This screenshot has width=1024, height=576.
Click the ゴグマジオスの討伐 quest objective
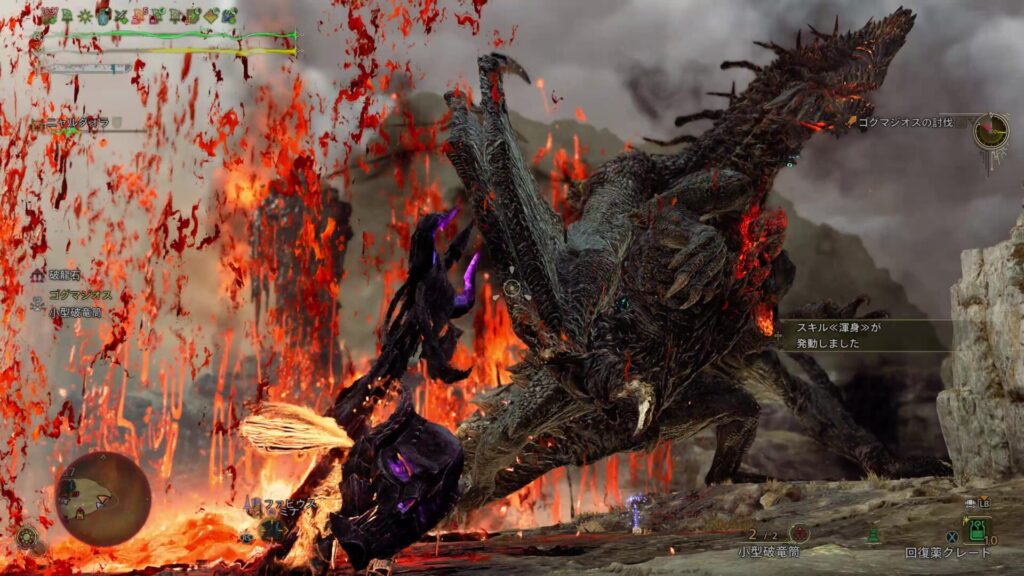tap(898, 122)
